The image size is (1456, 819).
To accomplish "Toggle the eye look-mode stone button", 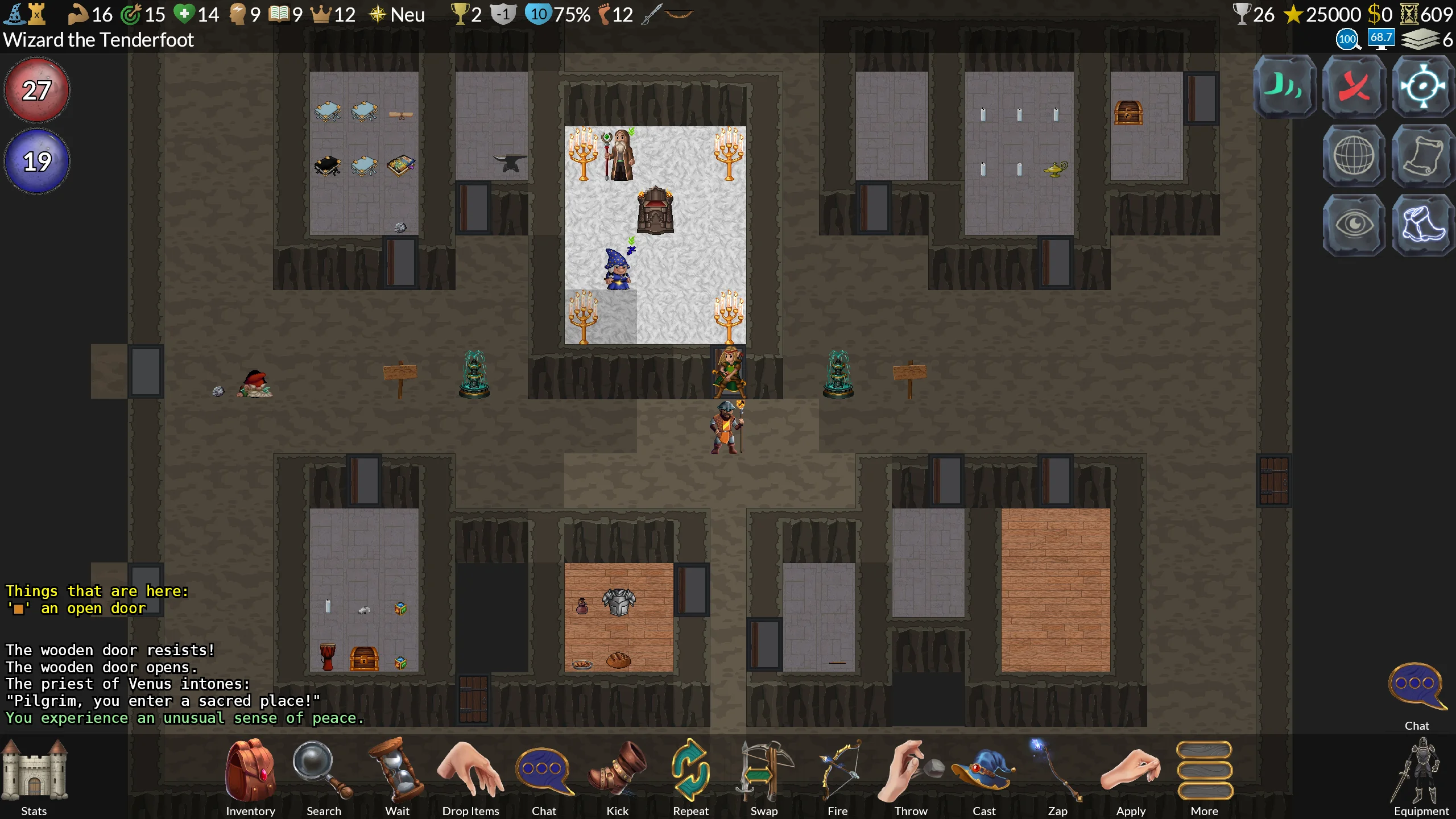I will [x=1354, y=225].
